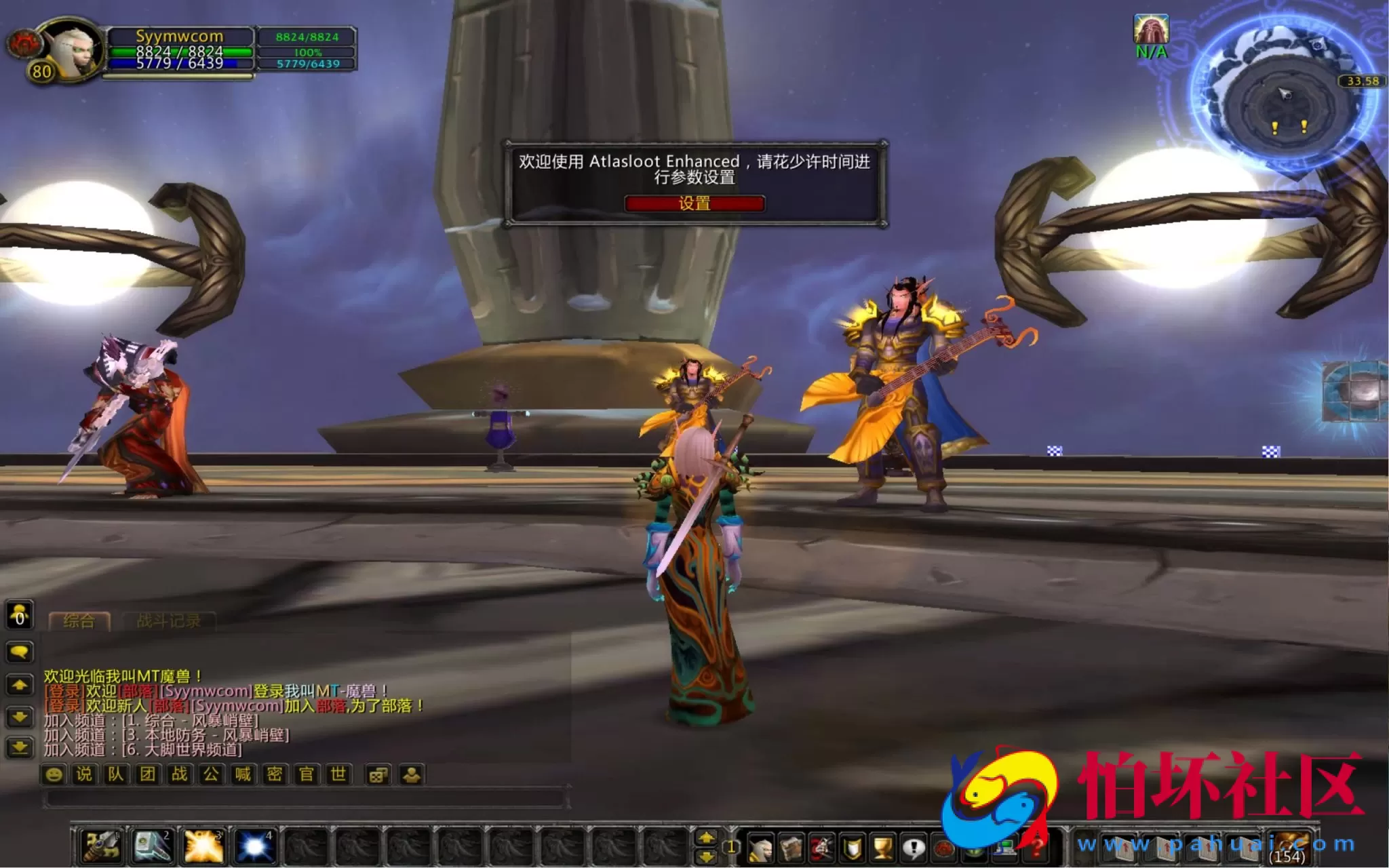Screen dimensions: 1389x868
Task: Click the chat scroll-up arrow
Action: click(x=19, y=686)
